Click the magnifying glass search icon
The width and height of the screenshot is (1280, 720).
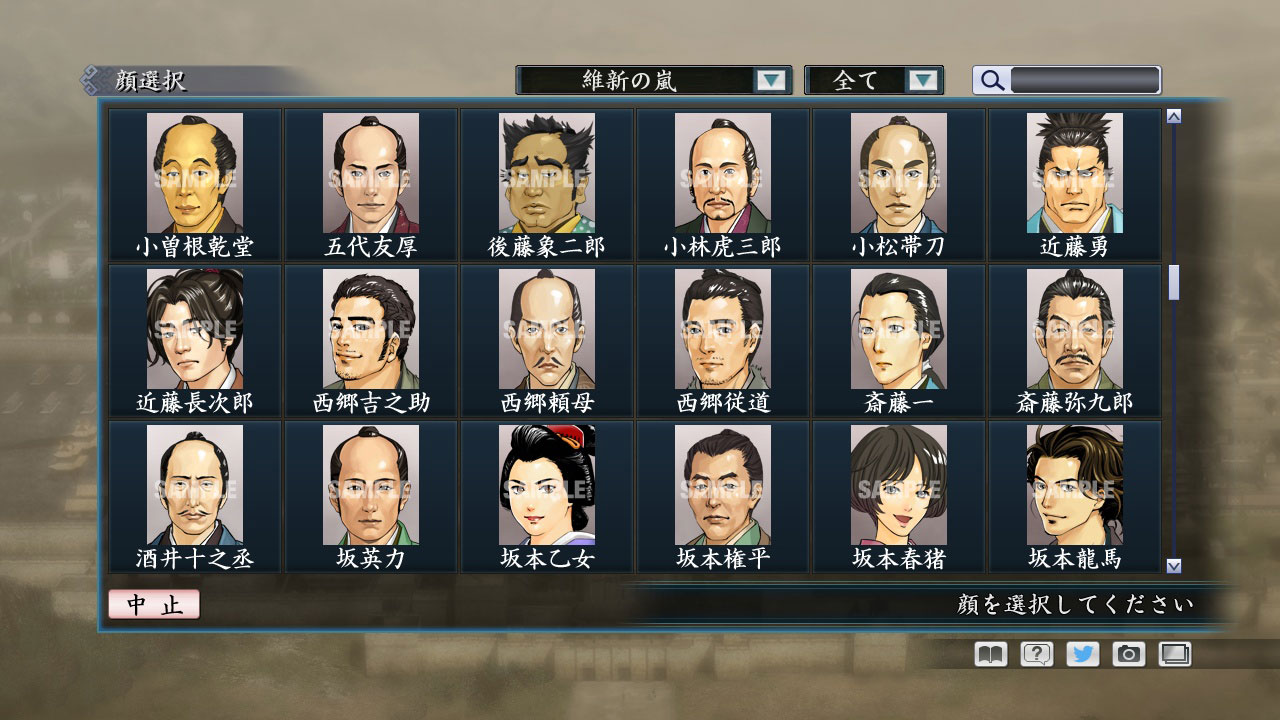pyautogui.click(x=991, y=79)
